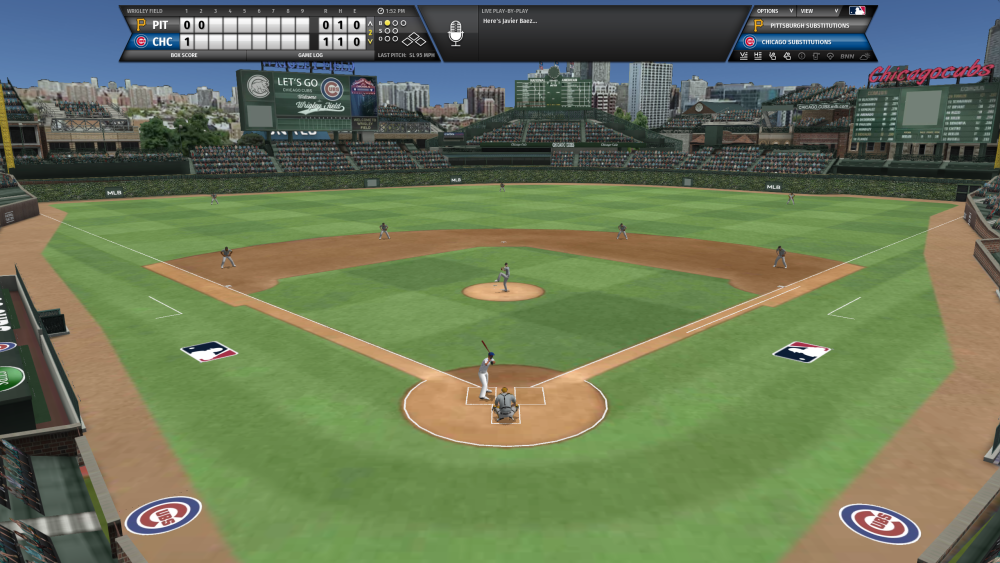Open the BNN news button

(x=847, y=56)
